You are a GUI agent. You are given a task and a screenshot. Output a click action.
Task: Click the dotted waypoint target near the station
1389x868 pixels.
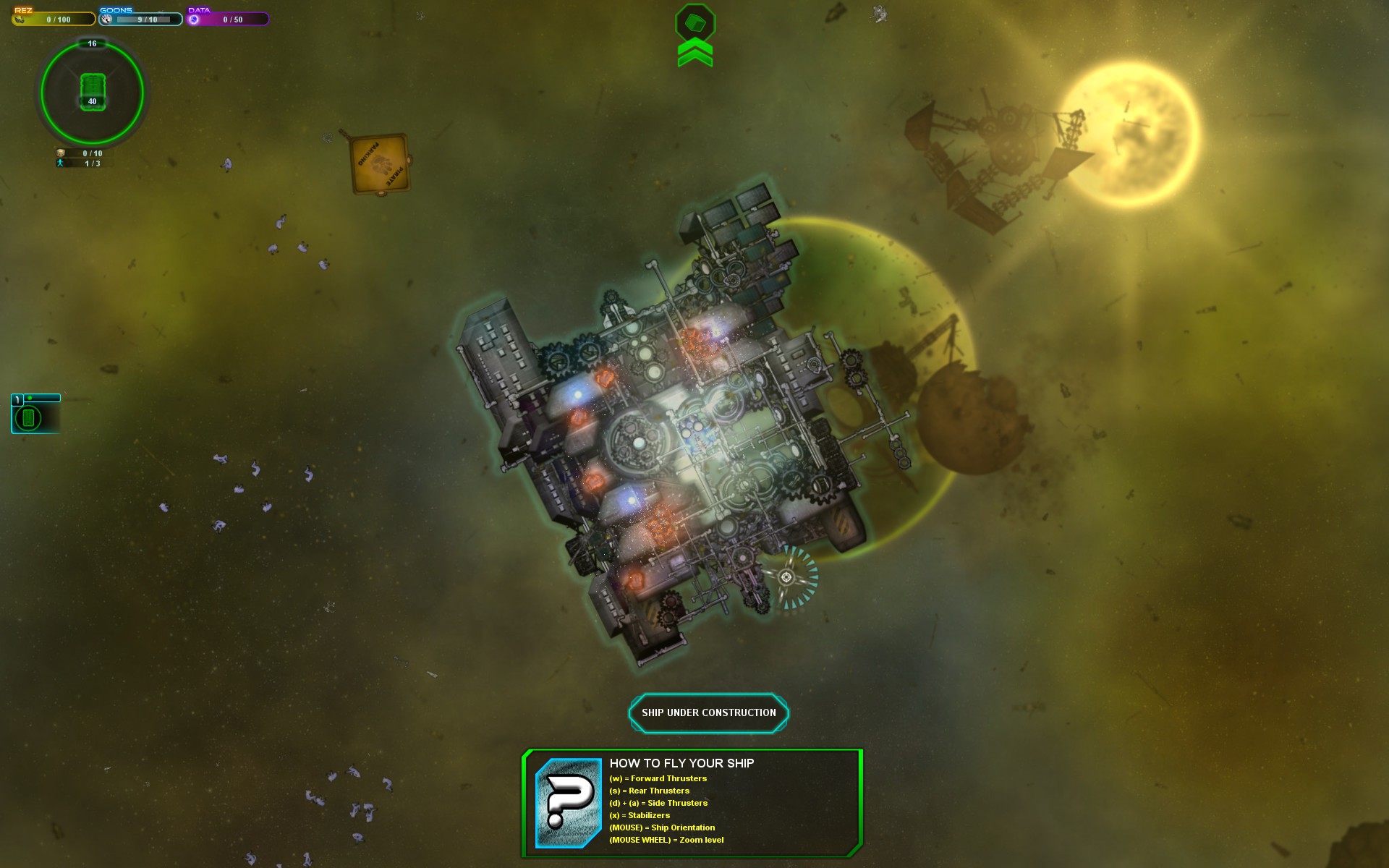786,578
